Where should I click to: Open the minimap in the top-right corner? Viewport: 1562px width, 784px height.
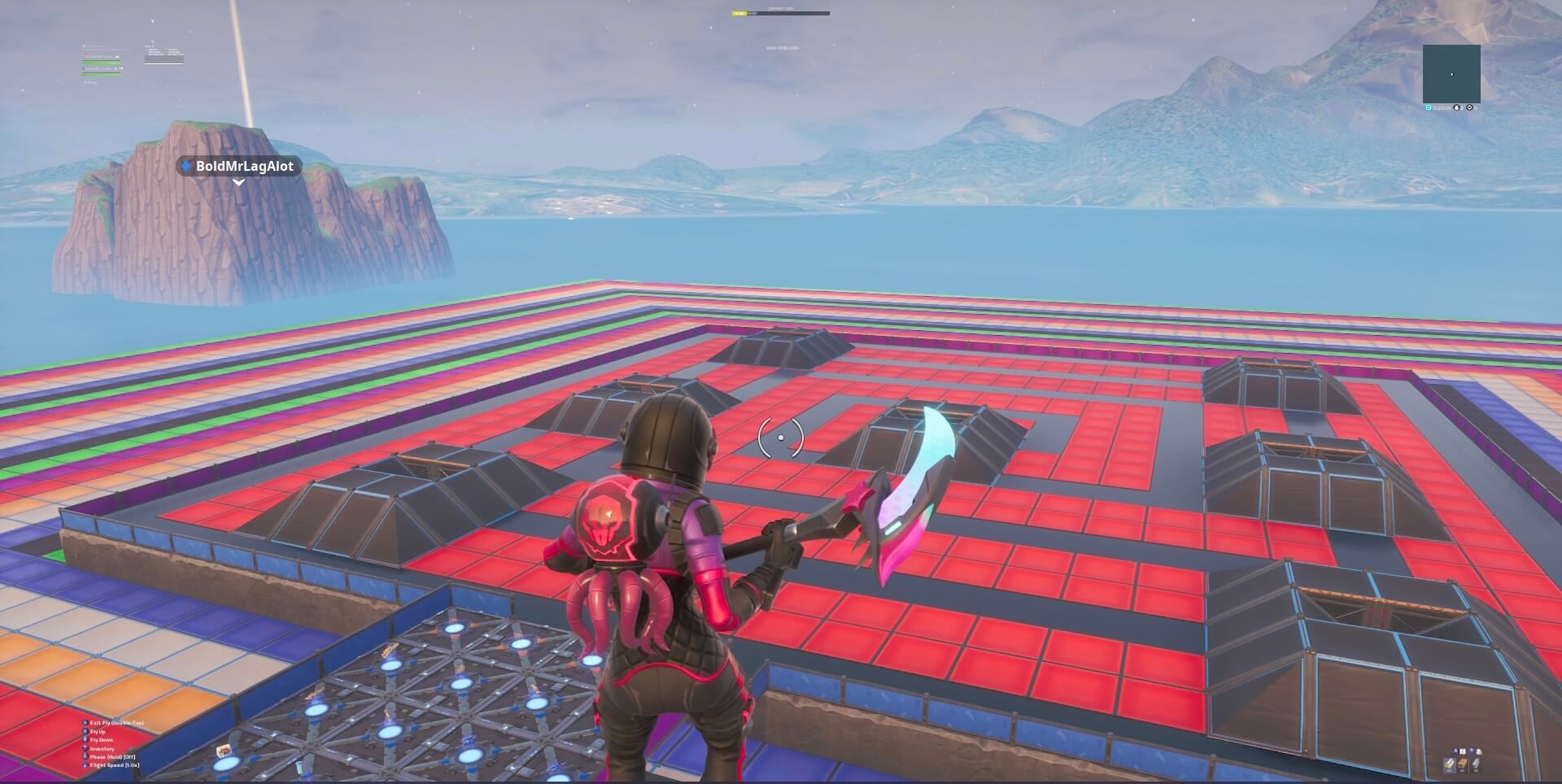[x=1452, y=75]
